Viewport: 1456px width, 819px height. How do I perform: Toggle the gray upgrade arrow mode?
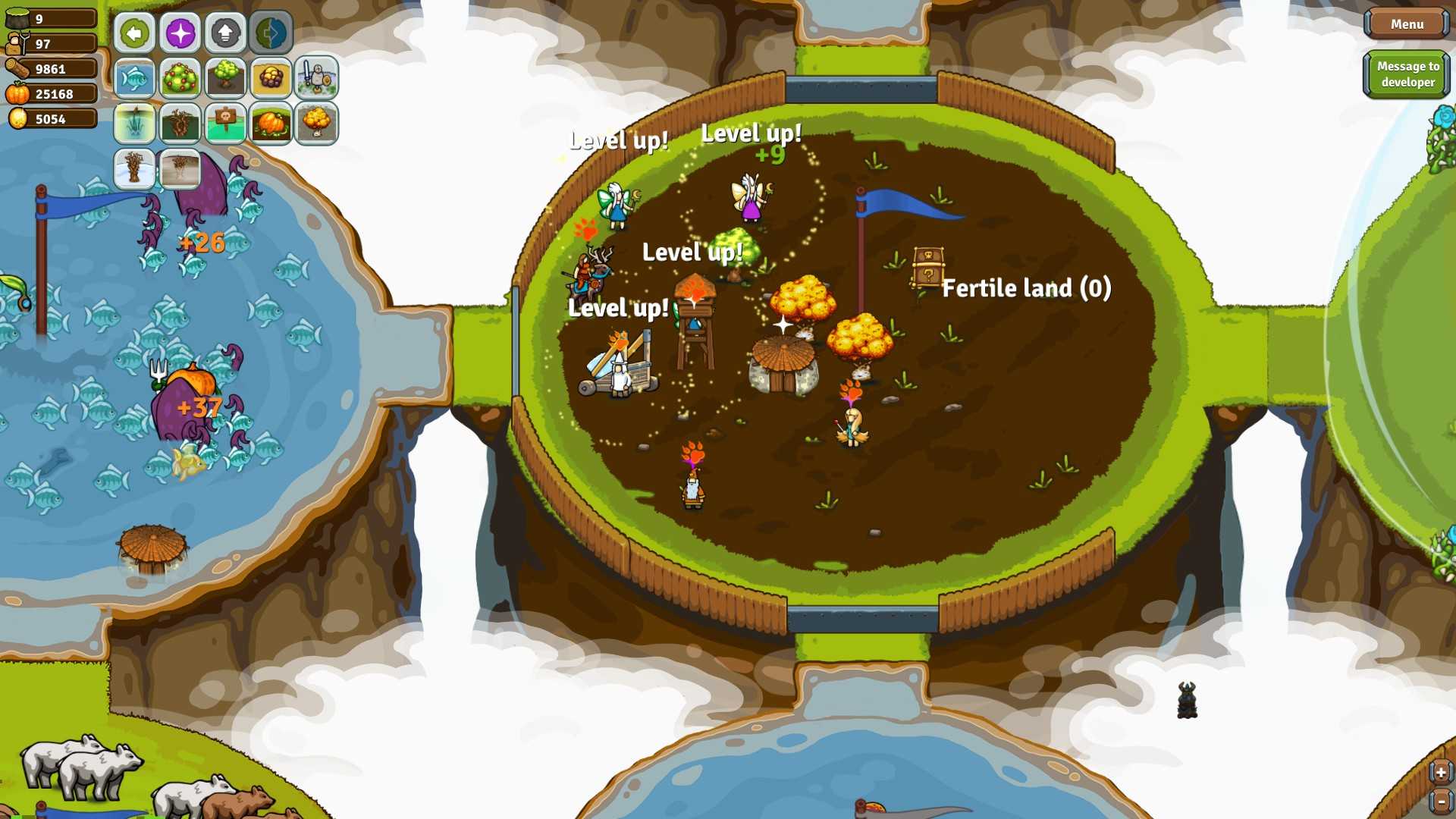coord(227,33)
